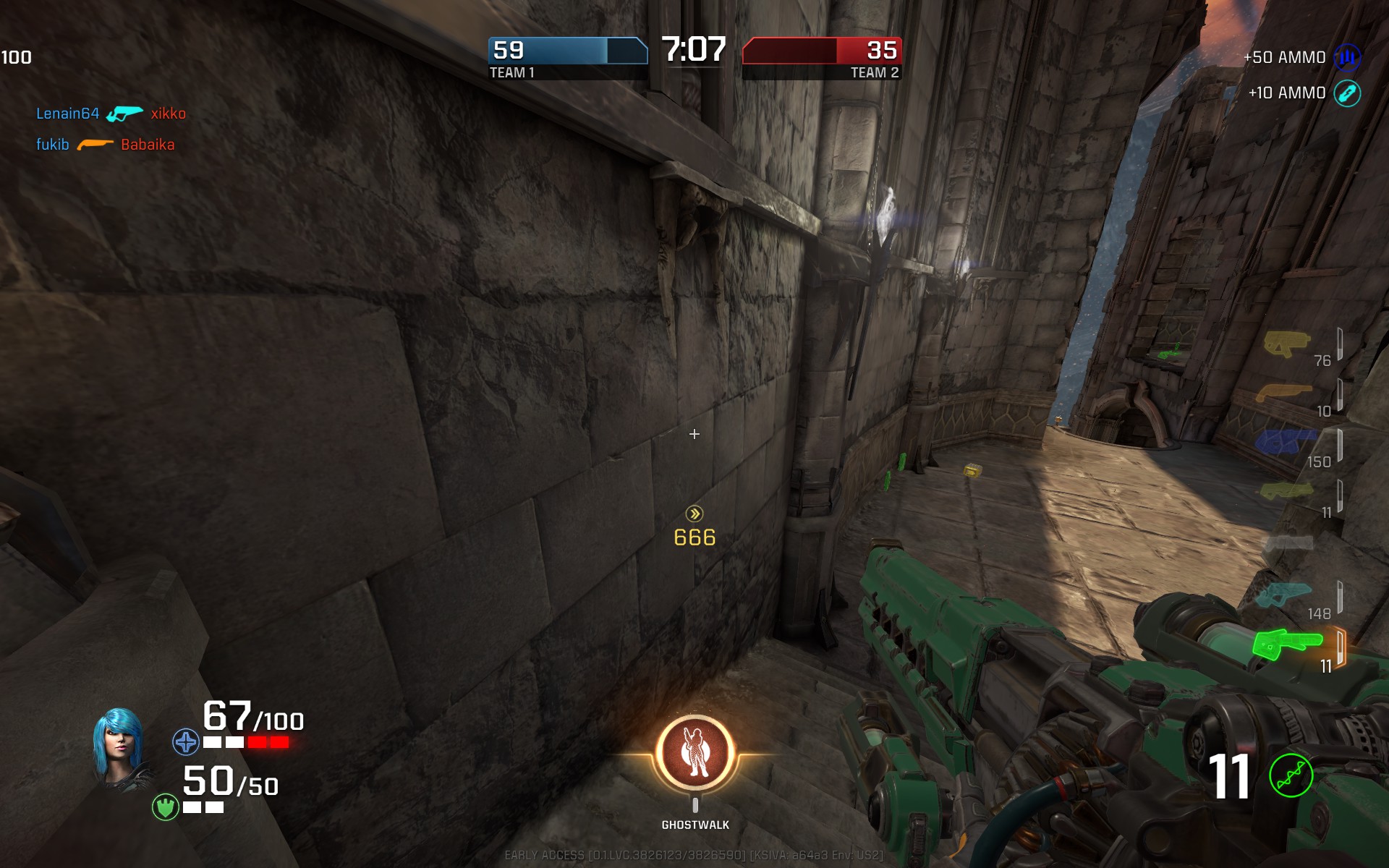Screen dimensions: 1389x868
Task: Click the +50 AMMO pickup notification icon
Action: 1347,57
